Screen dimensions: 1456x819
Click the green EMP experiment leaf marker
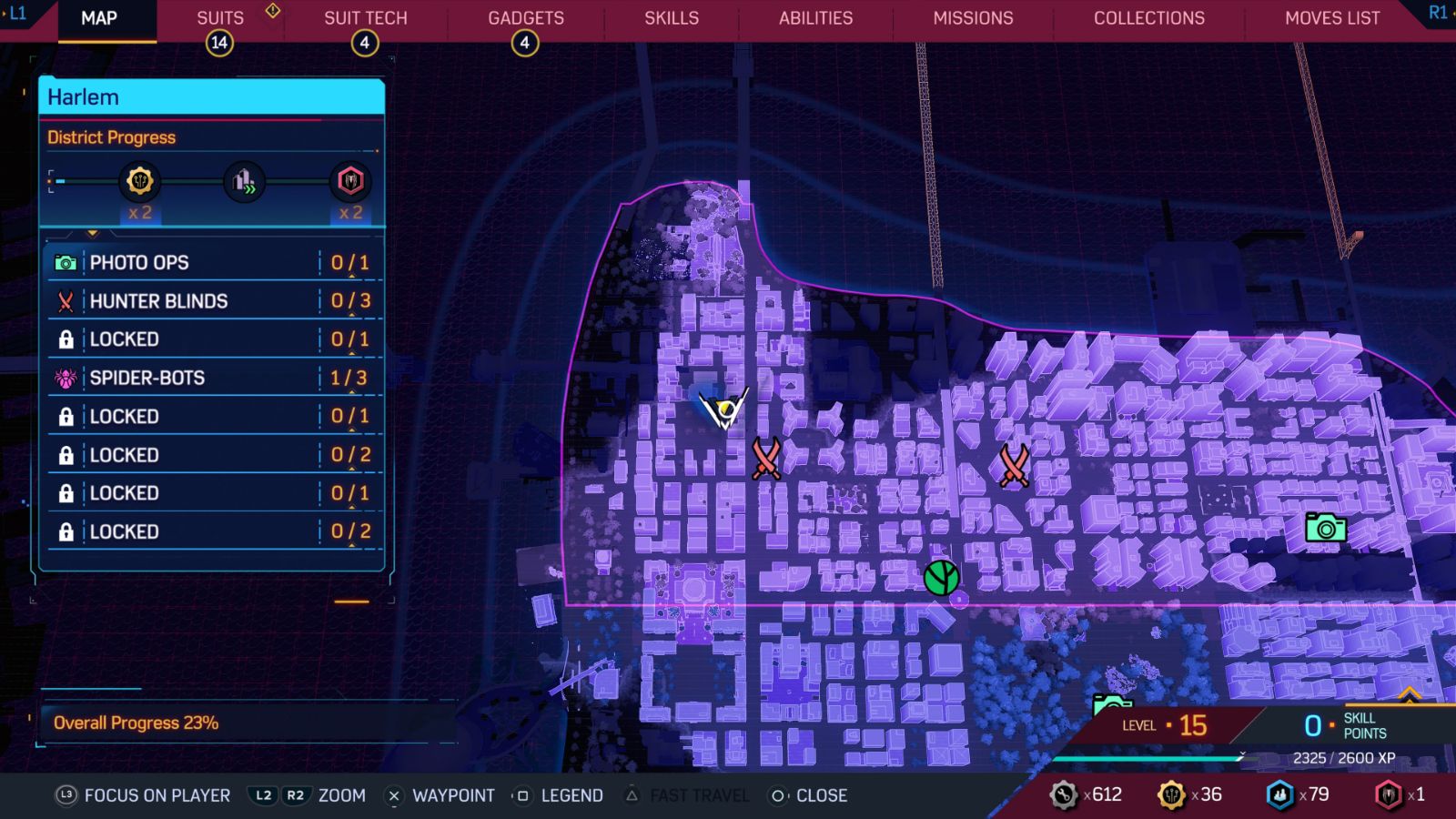(942, 577)
